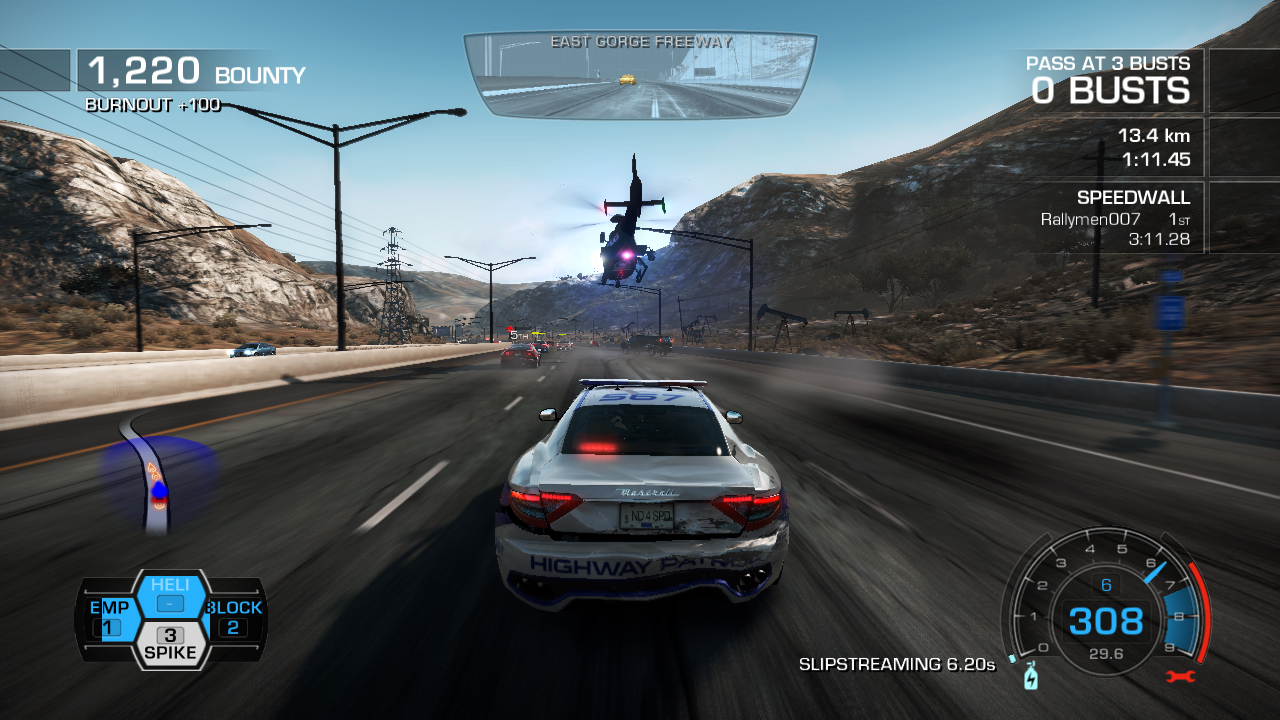Viewport: 1280px width, 720px height.
Task: Click the curved route minimap
Action: (x=157, y=476)
